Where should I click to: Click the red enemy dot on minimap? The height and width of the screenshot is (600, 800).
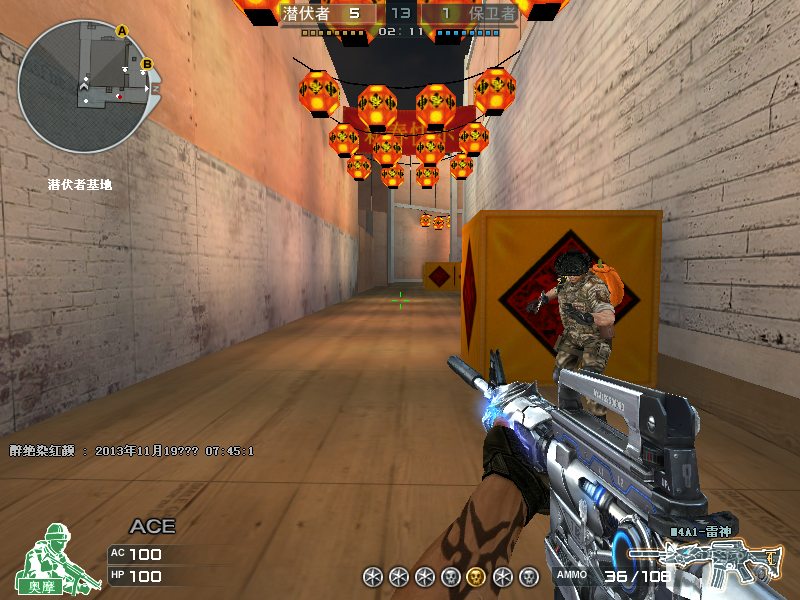119,97
